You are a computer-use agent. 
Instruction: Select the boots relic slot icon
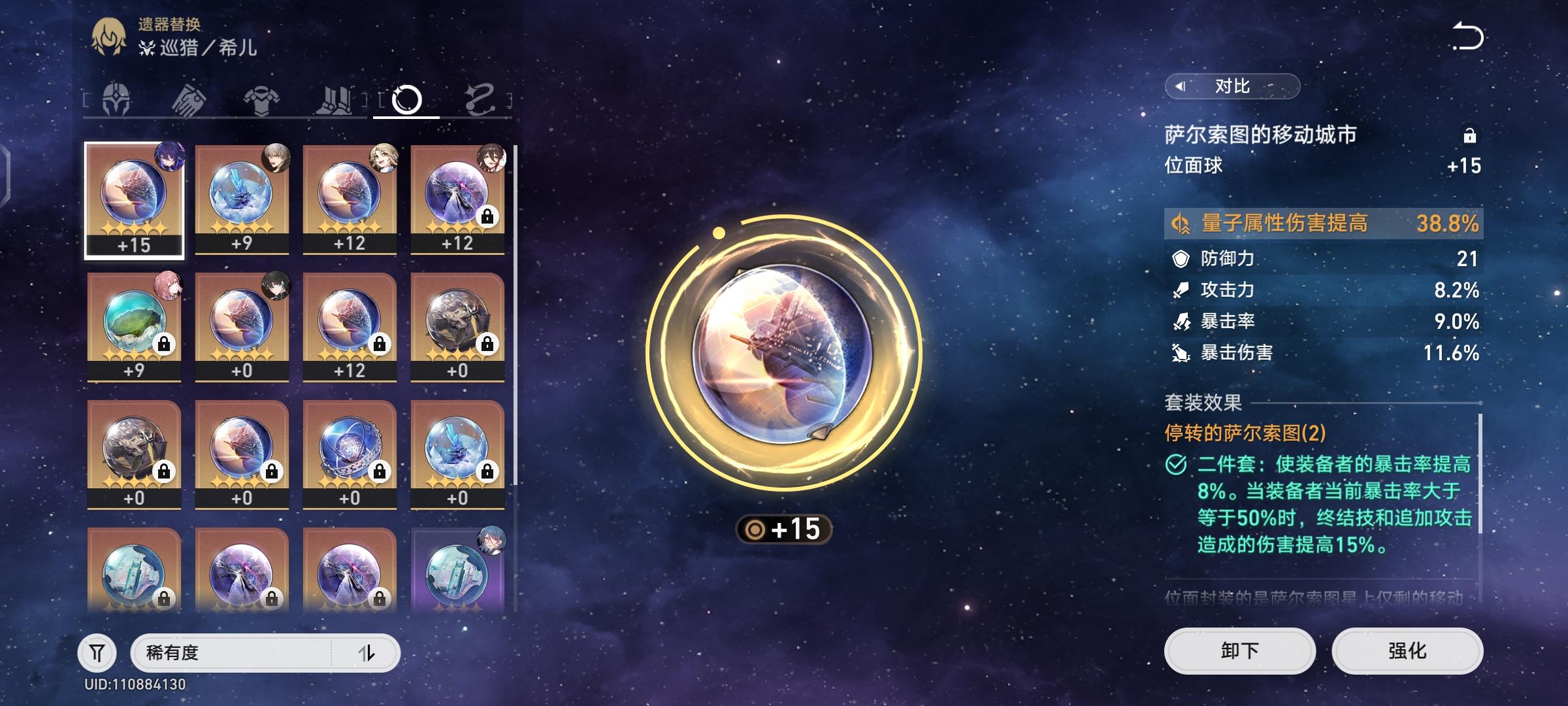point(333,98)
